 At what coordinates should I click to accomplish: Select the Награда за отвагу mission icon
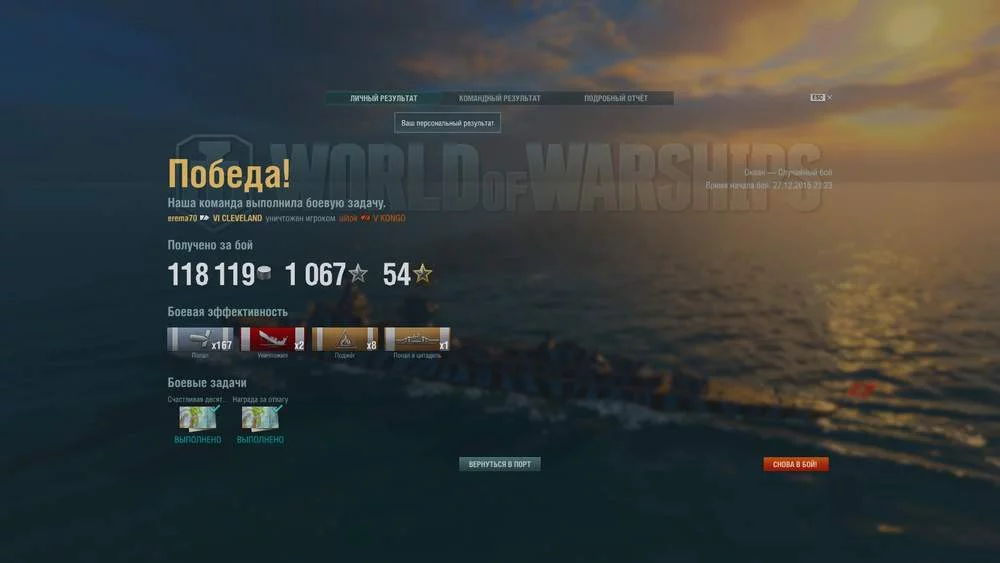point(260,418)
